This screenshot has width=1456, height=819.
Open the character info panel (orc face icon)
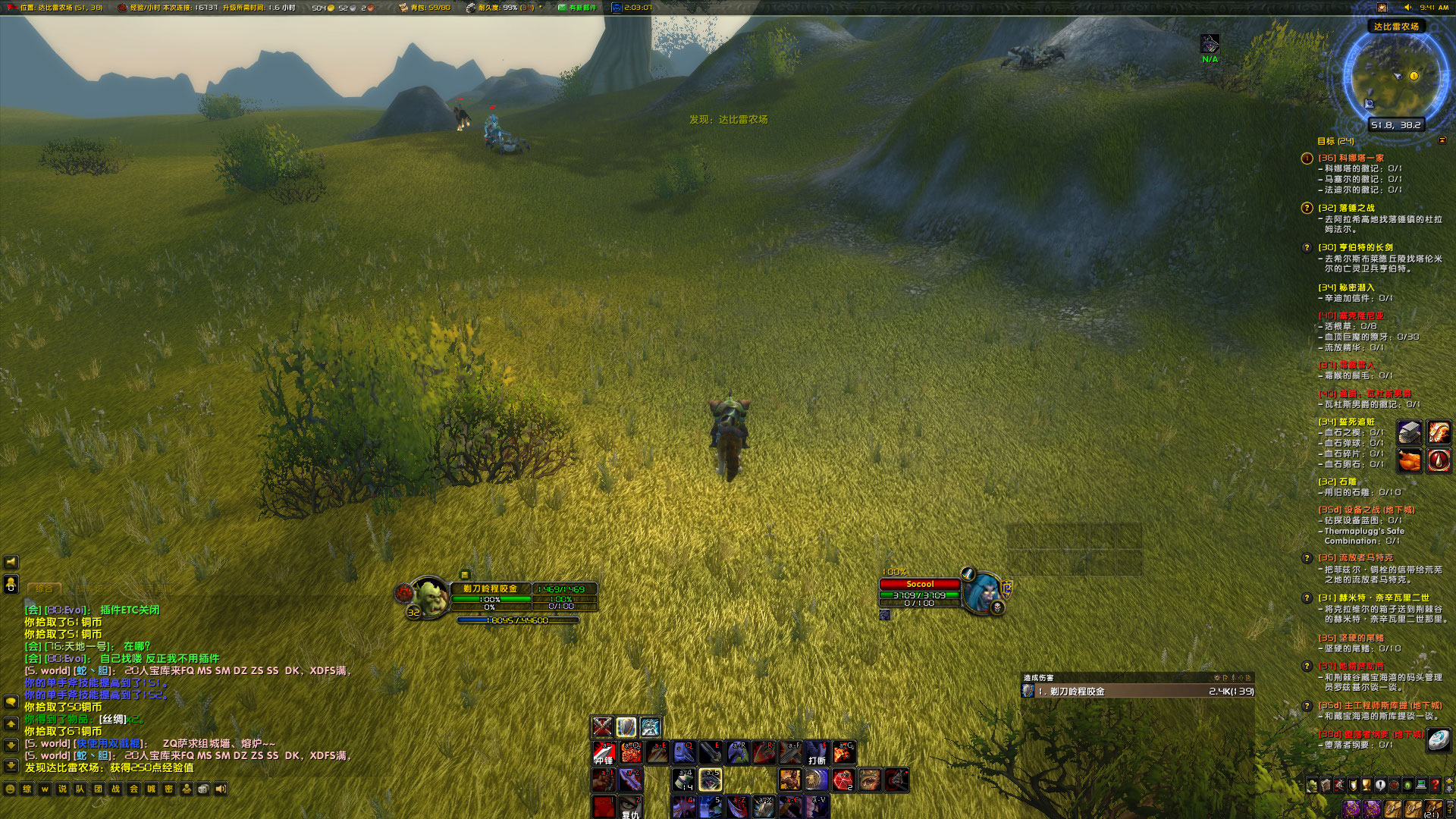(x=1310, y=785)
